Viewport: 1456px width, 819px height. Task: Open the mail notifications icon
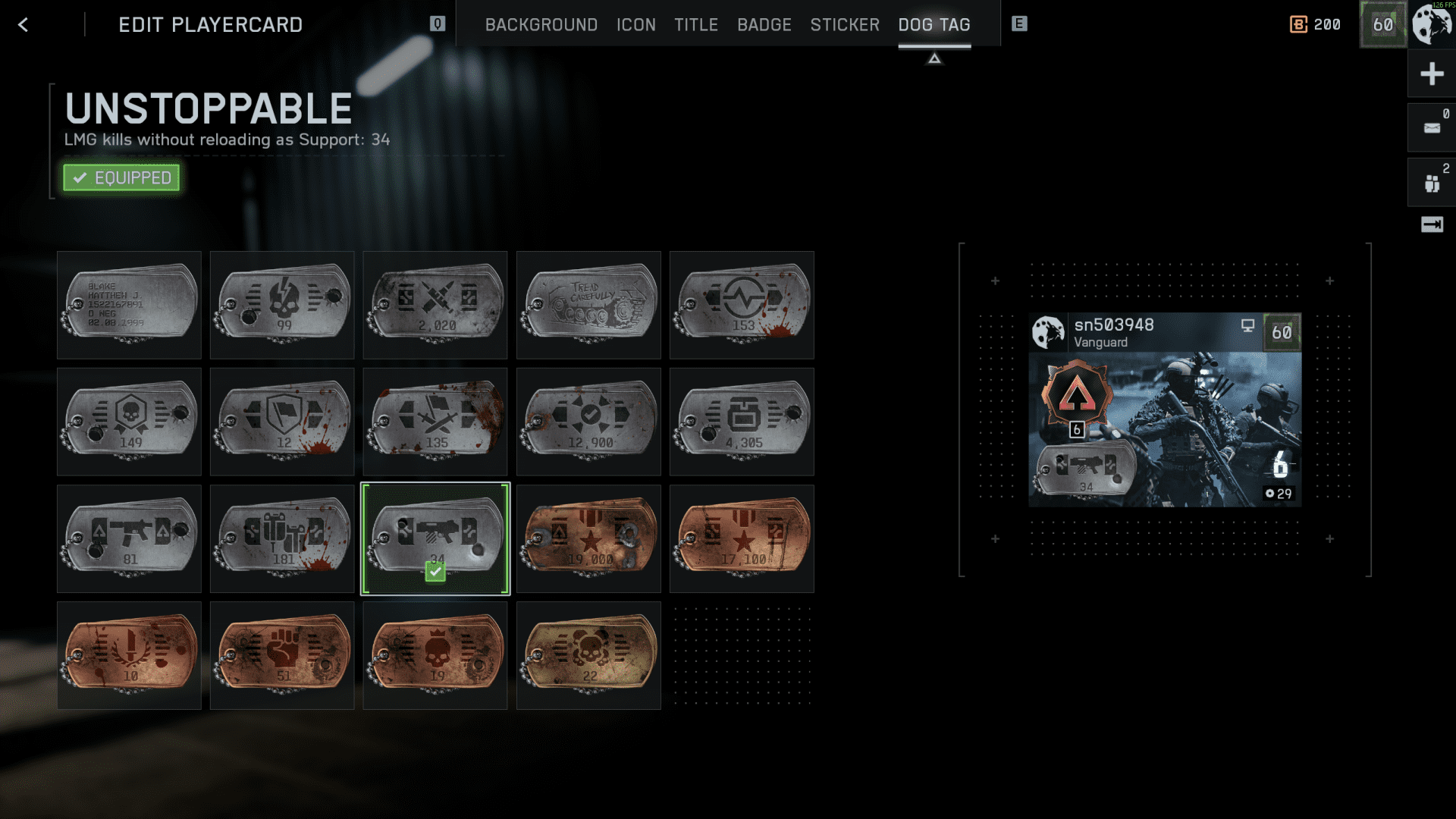coord(1431,128)
